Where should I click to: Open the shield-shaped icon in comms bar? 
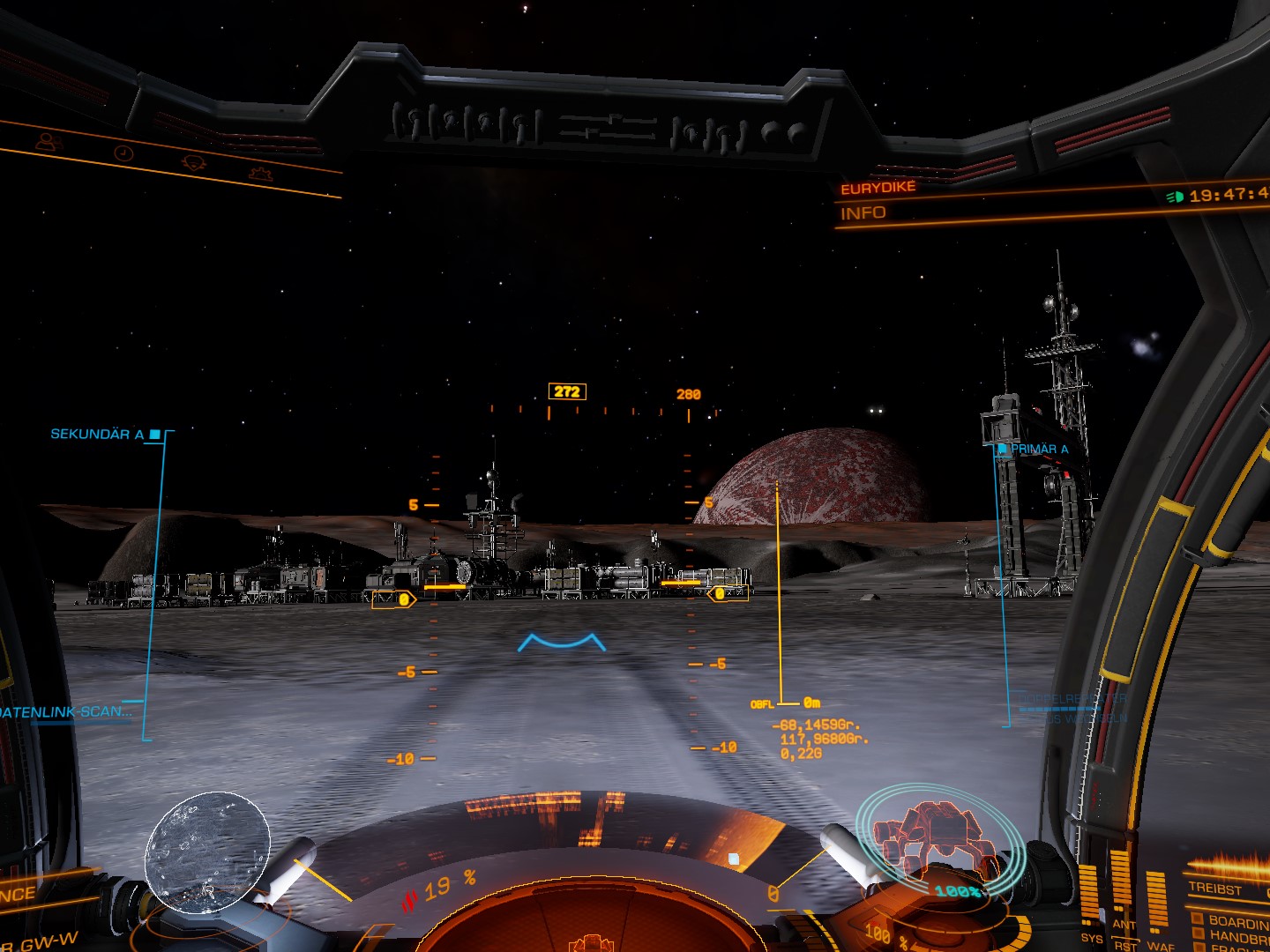pyautogui.click(x=193, y=162)
